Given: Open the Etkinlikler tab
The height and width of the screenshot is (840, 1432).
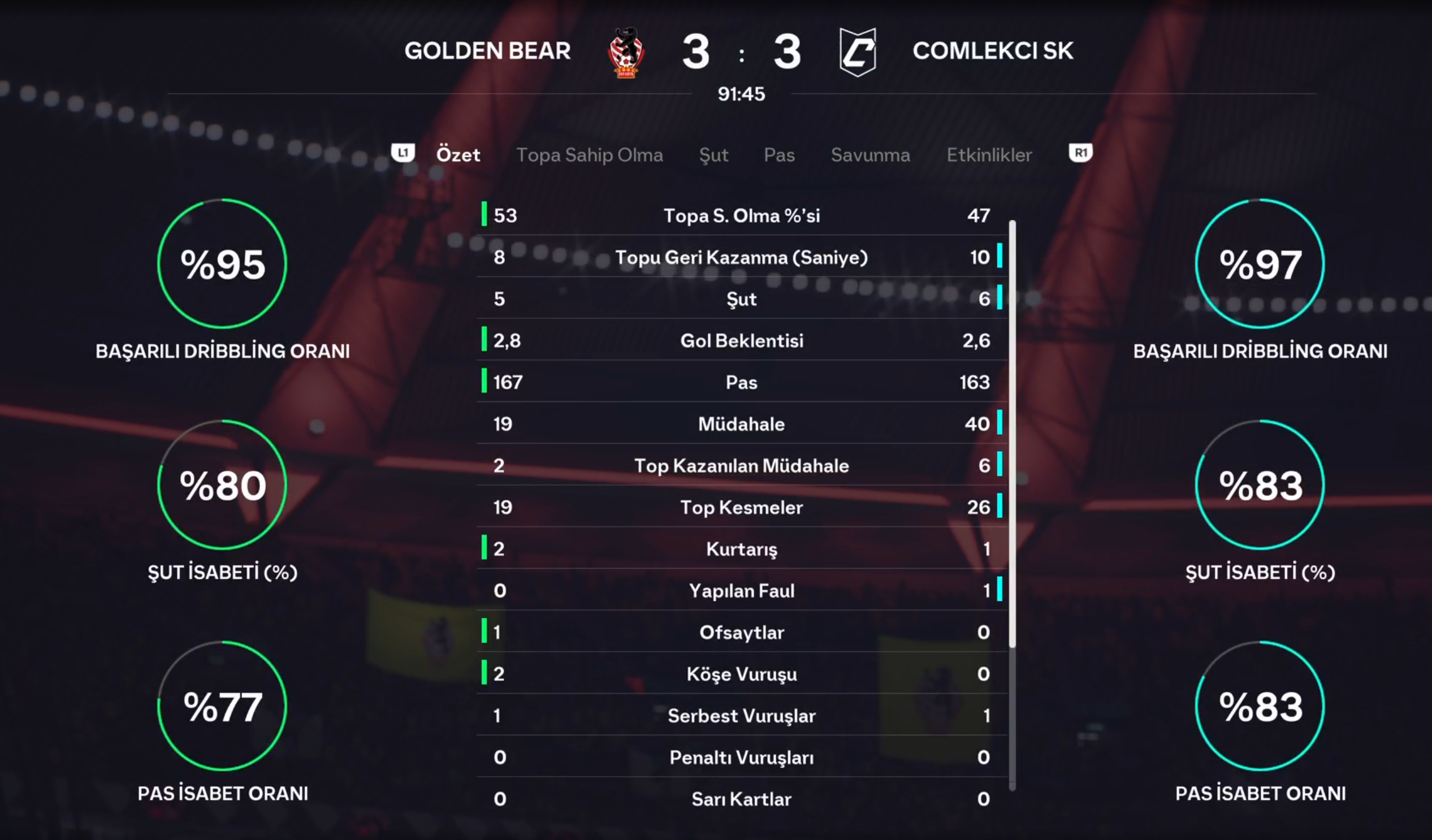Looking at the screenshot, I should point(989,154).
